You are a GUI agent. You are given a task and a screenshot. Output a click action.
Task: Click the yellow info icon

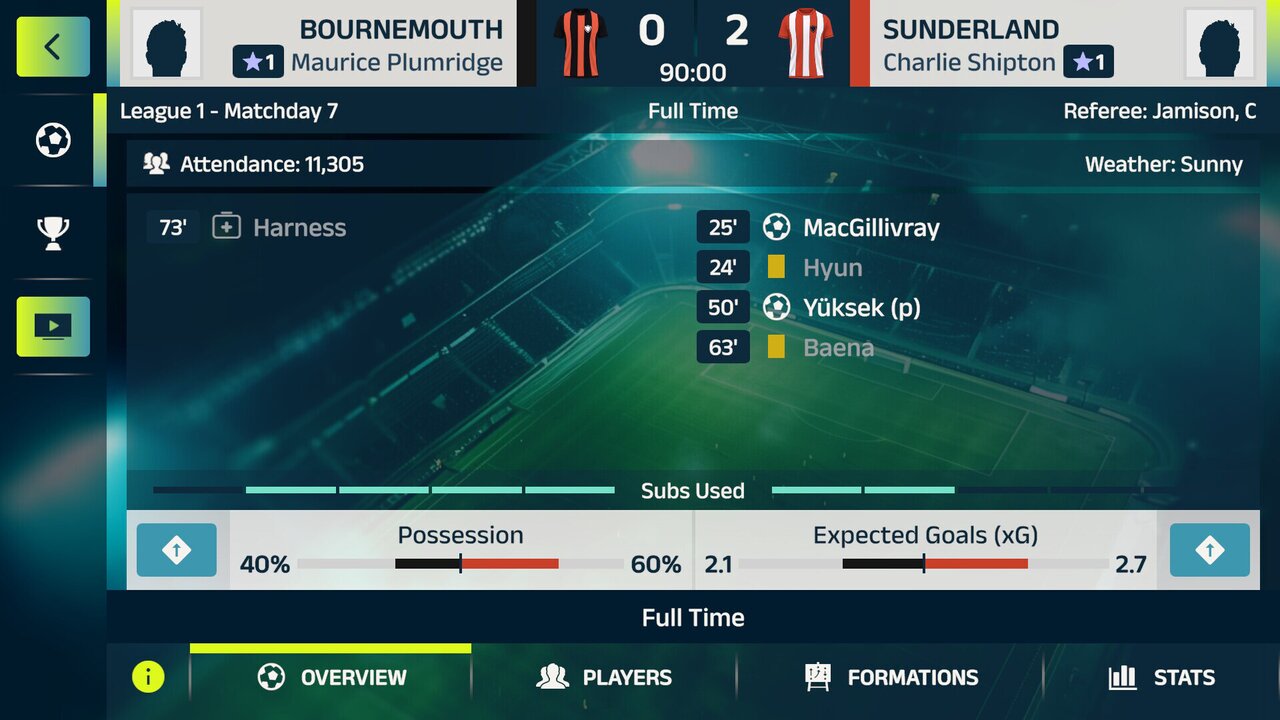[x=148, y=677]
